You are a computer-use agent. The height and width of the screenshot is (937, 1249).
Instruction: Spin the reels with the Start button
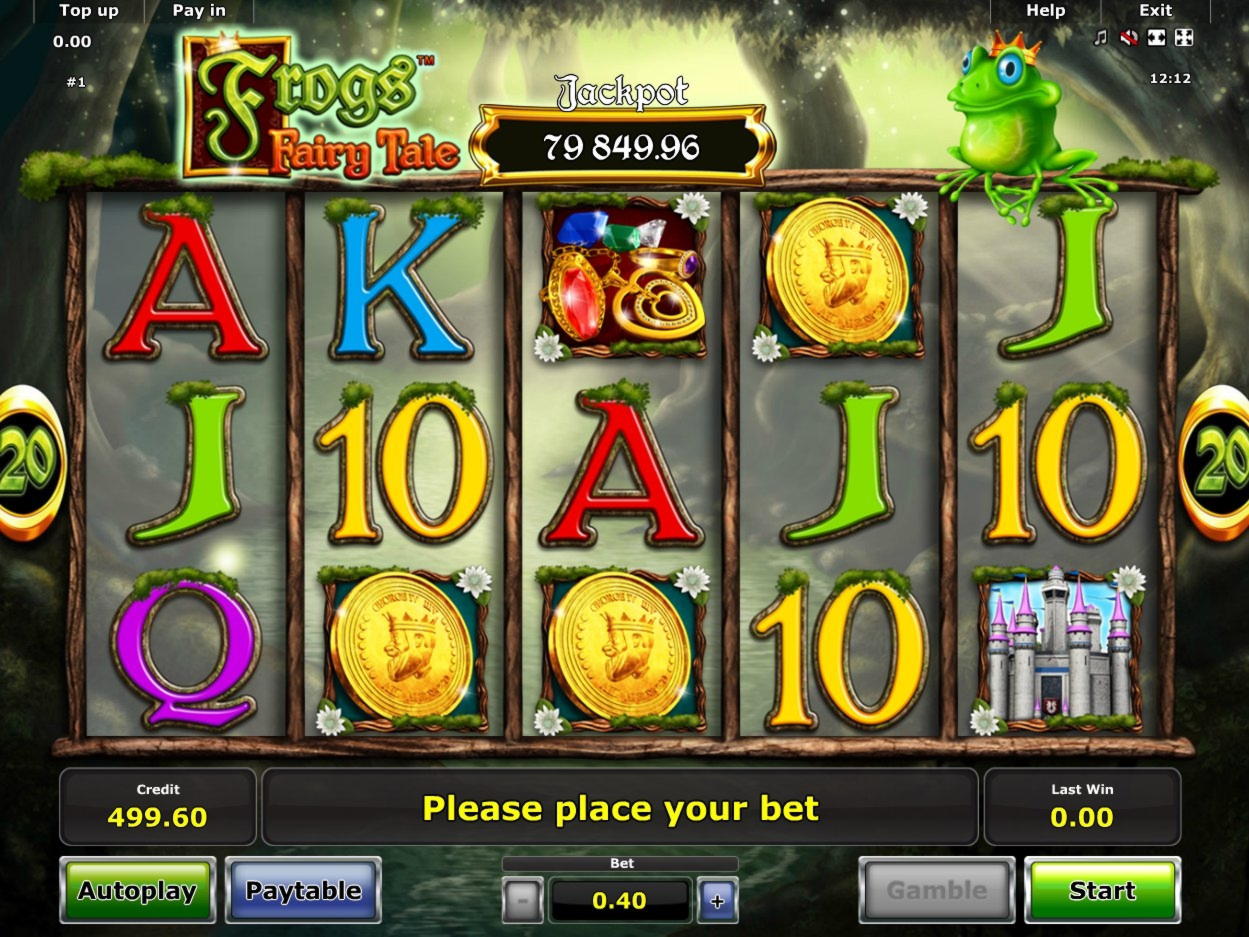1102,890
